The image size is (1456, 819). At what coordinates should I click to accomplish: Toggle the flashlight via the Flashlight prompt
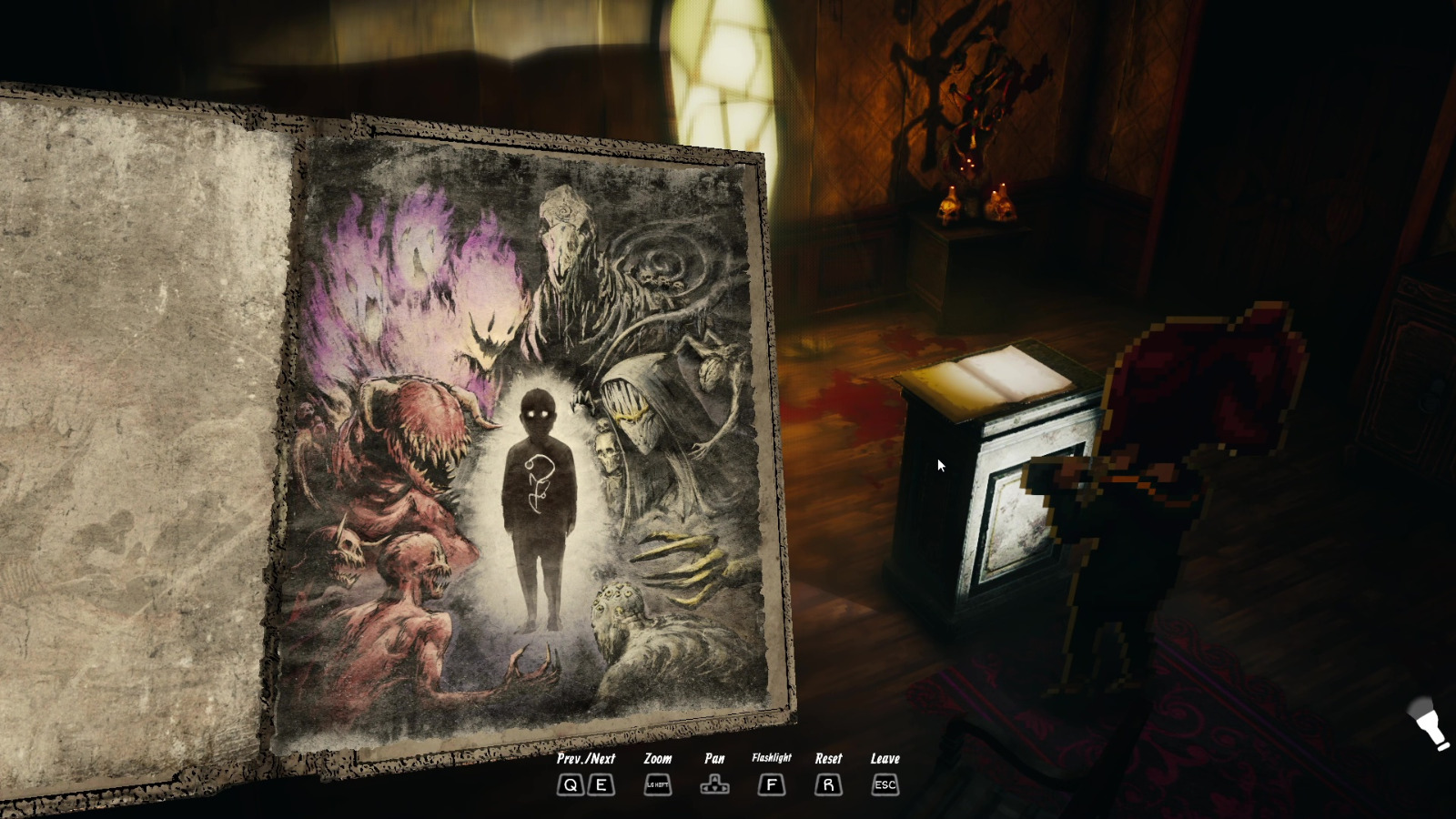point(771,757)
